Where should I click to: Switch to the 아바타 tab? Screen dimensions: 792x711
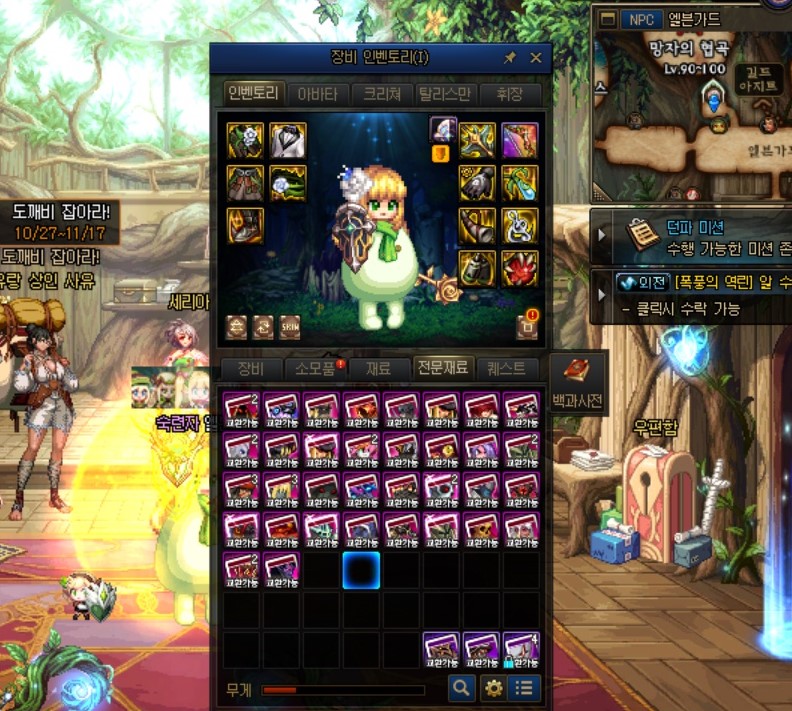318,95
